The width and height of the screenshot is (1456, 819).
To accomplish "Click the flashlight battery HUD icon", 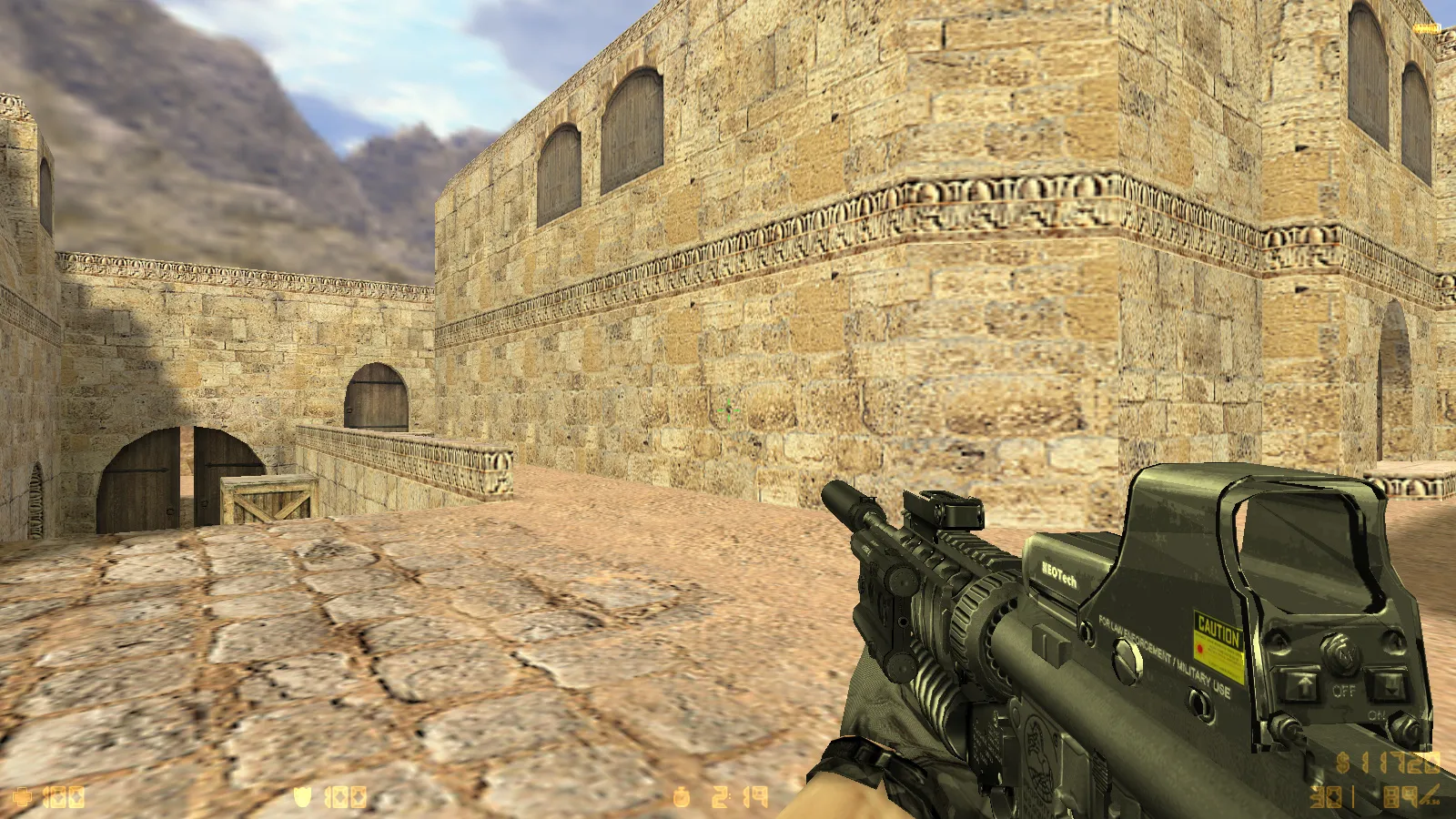I will pos(1424,29).
